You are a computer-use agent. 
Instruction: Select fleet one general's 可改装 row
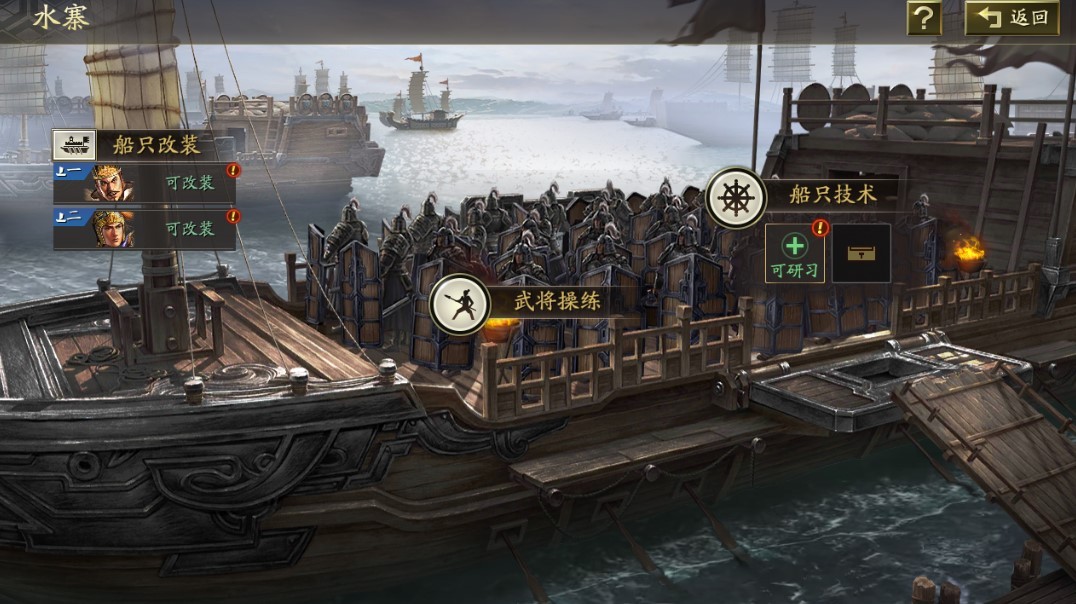tap(145, 184)
